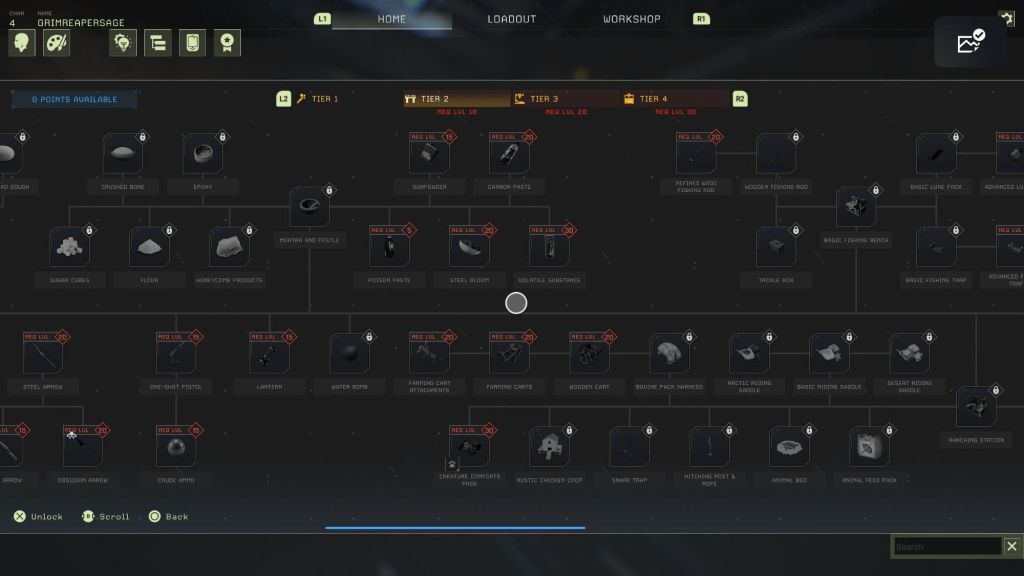Pick the Rustic Chicken Coop blueprint

point(549,447)
